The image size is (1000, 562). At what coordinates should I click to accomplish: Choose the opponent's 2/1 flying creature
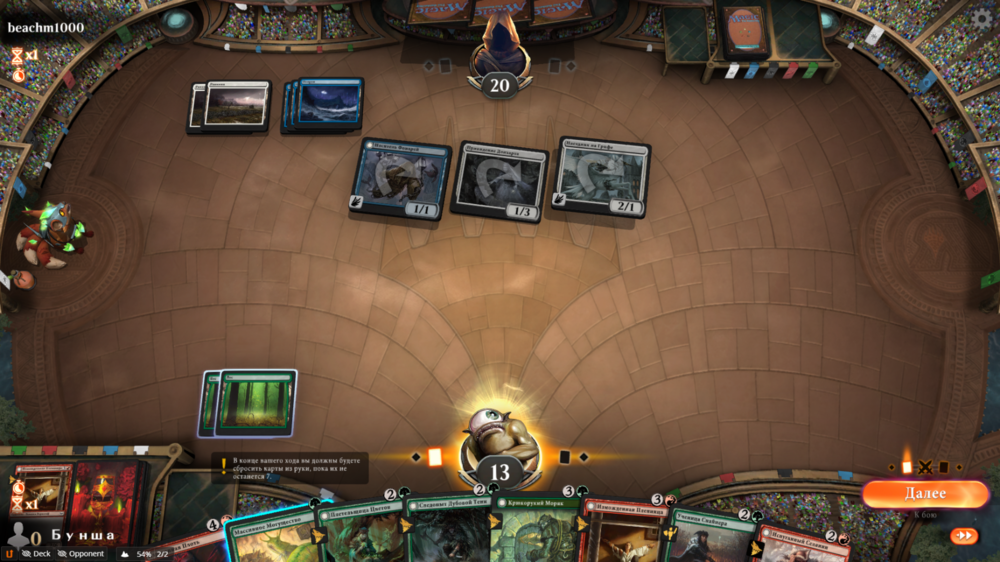click(x=601, y=177)
